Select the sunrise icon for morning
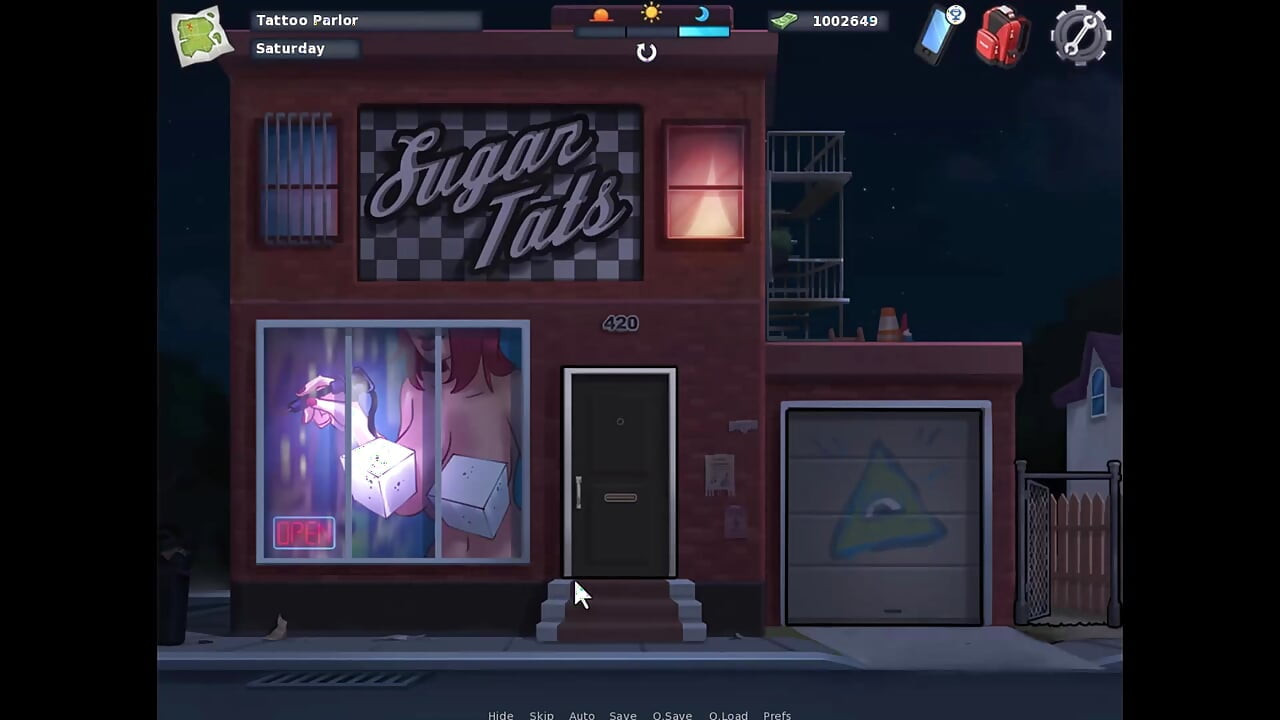Screen dimensions: 1280x720 point(601,14)
